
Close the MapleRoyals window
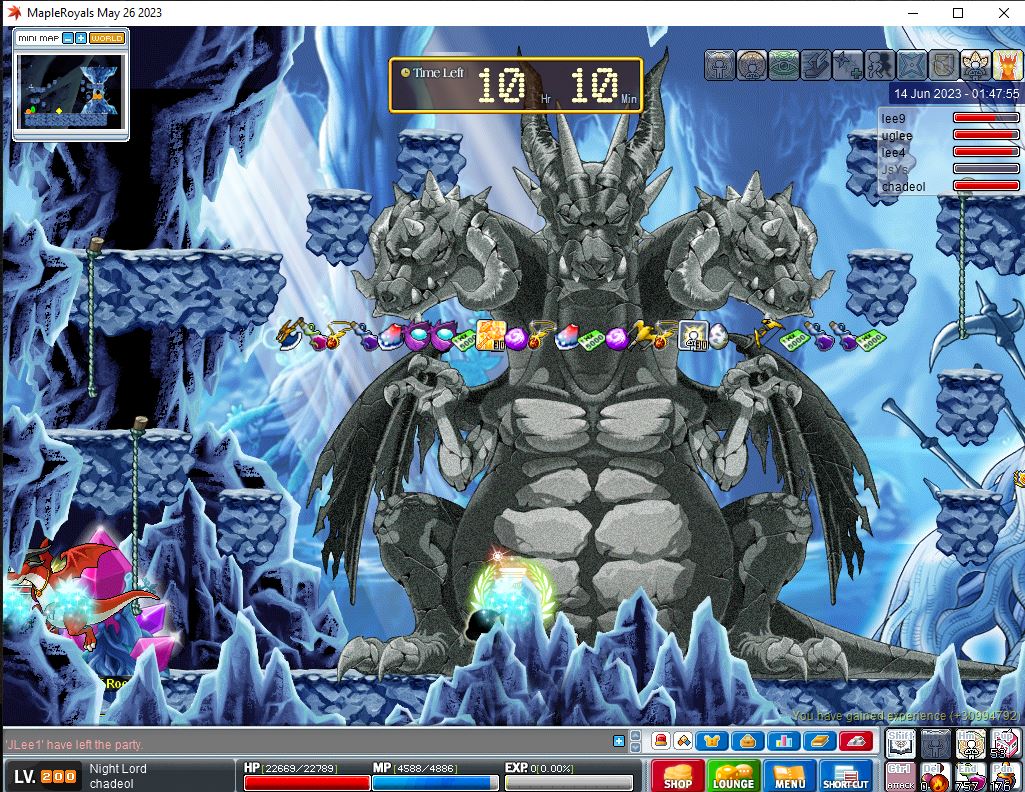point(1003,13)
